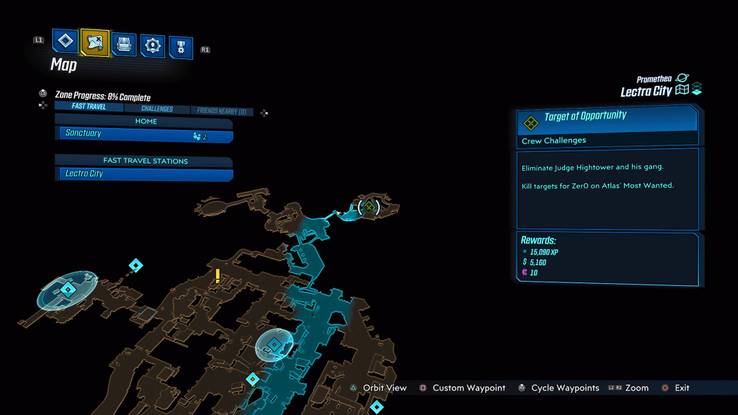Show the Fast Travel sub-tab

[x=88, y=109]
